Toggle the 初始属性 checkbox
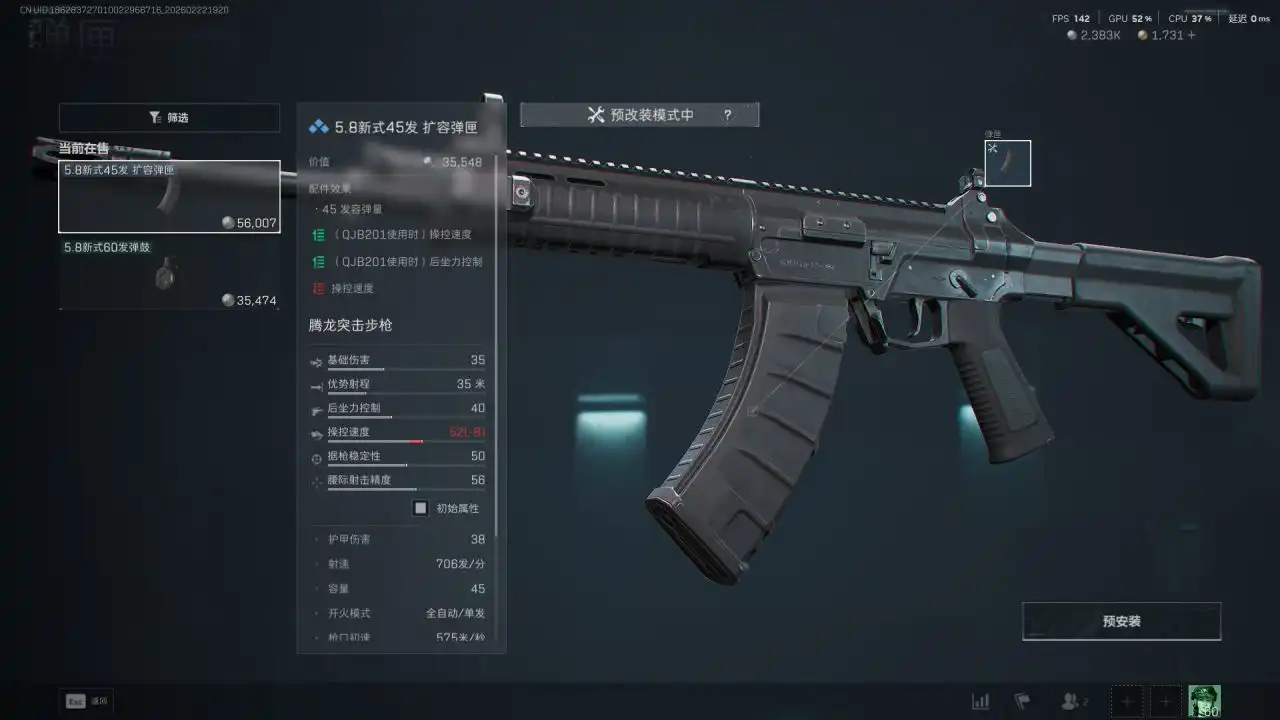 coord(420,508)
